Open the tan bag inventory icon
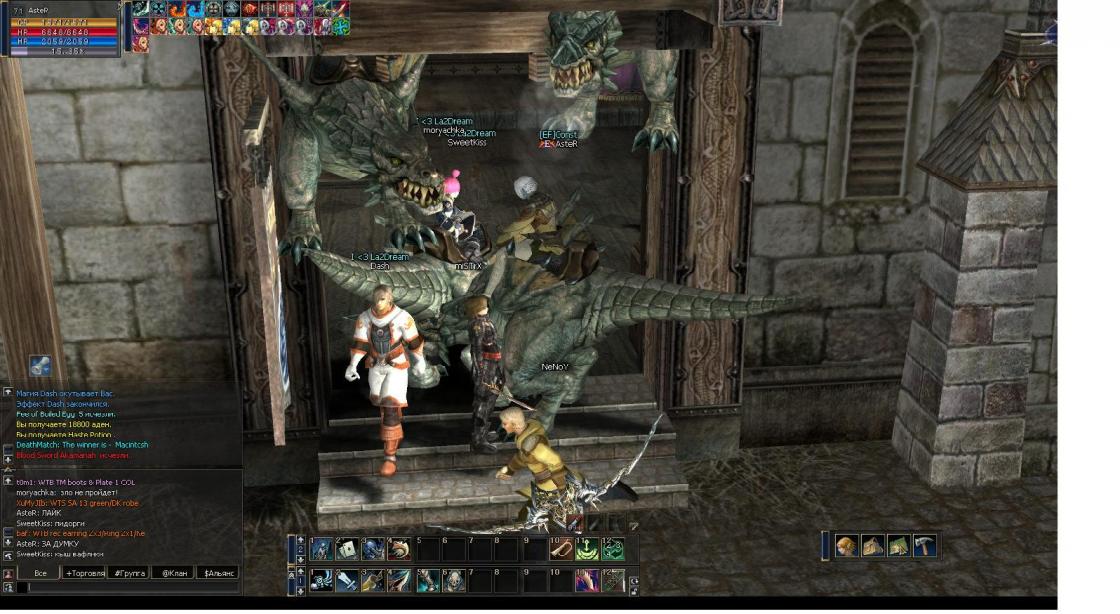The height and width of the screenshot is (614, 1120). (872, 545)
